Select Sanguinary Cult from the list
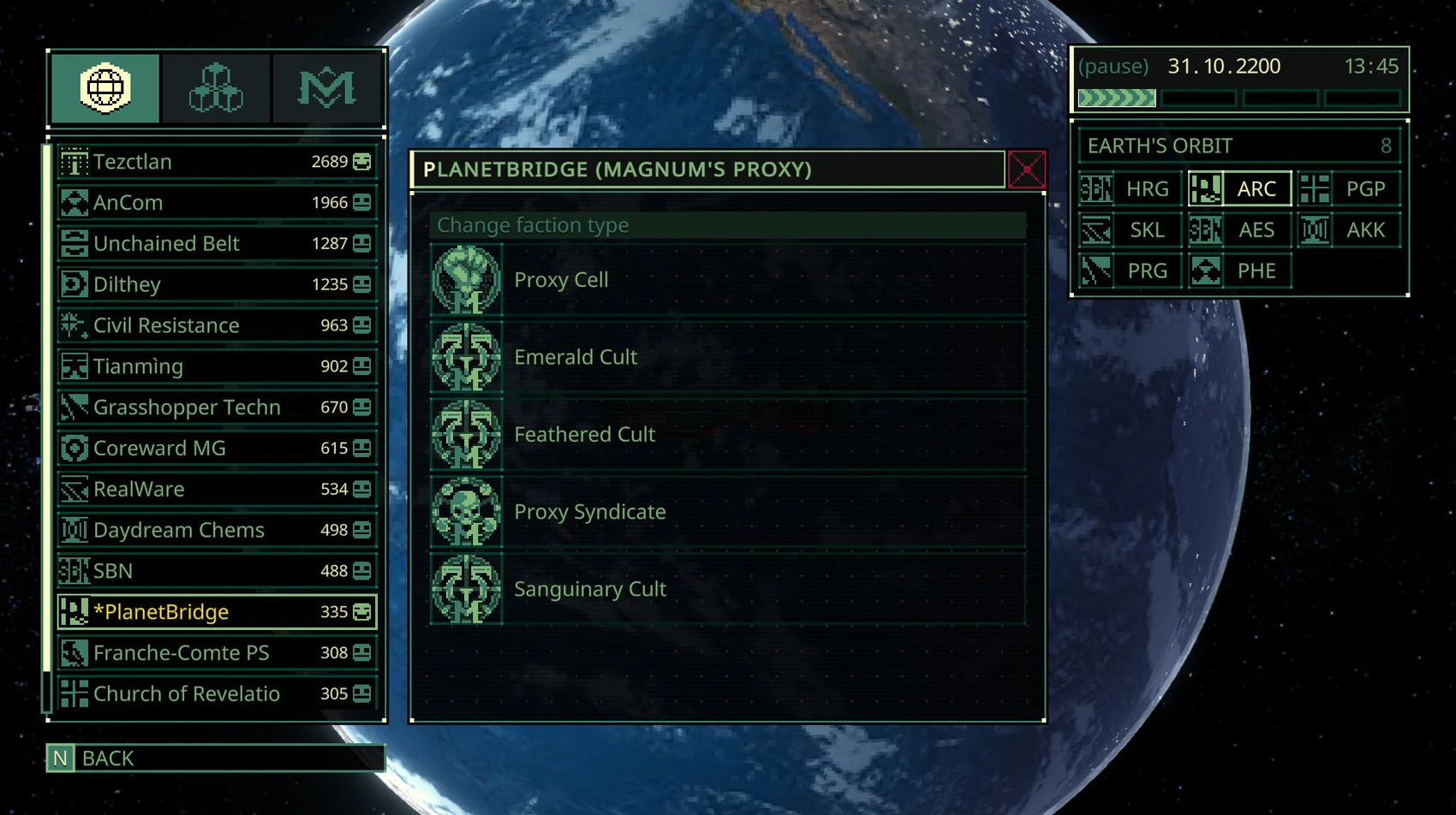Image resolution: width=1456 pixels, height=815 pixels. pyautogui.click(x=728, y=589)
